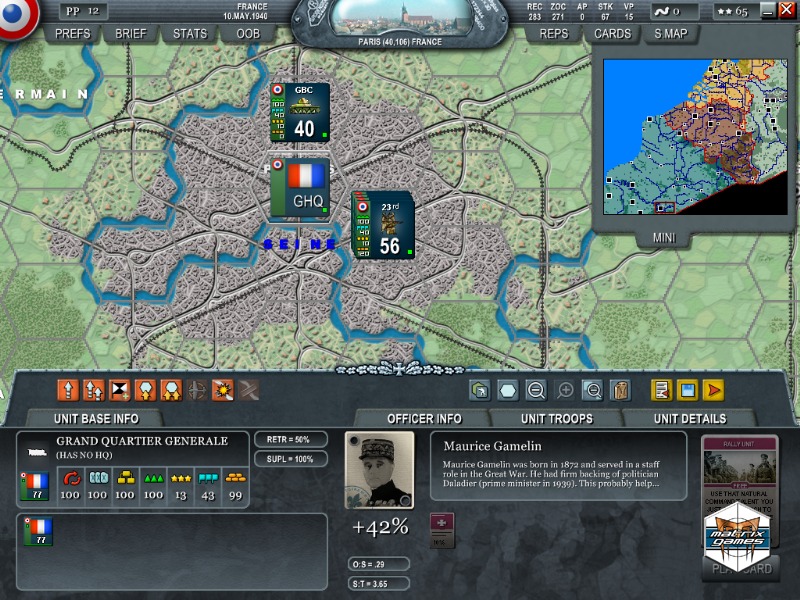
Task: Open the S.MAP strategic map
Action: click(x=671, y=33)
